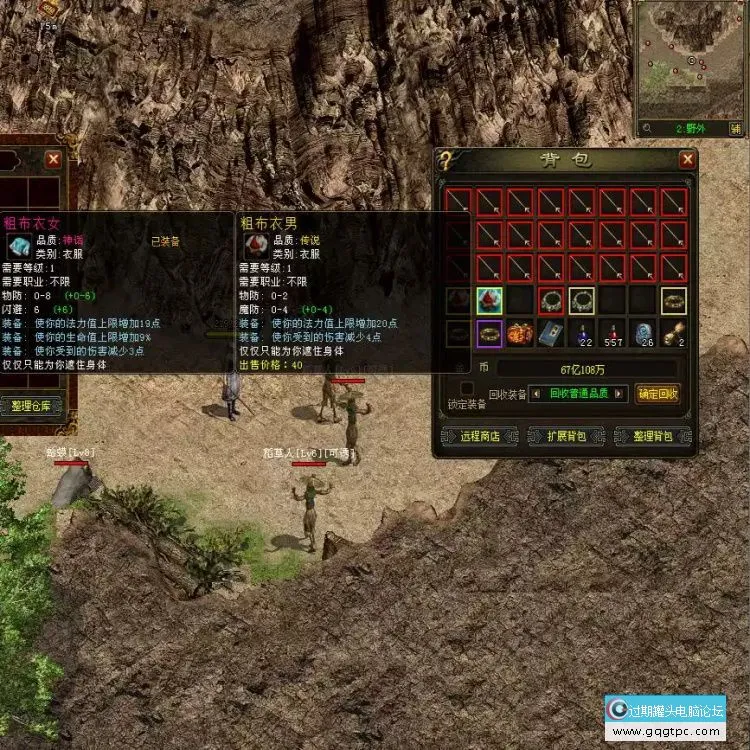Screen dimensions: 750x750
Task: Close the 背包 backpack window
Action: pos(687,160)
